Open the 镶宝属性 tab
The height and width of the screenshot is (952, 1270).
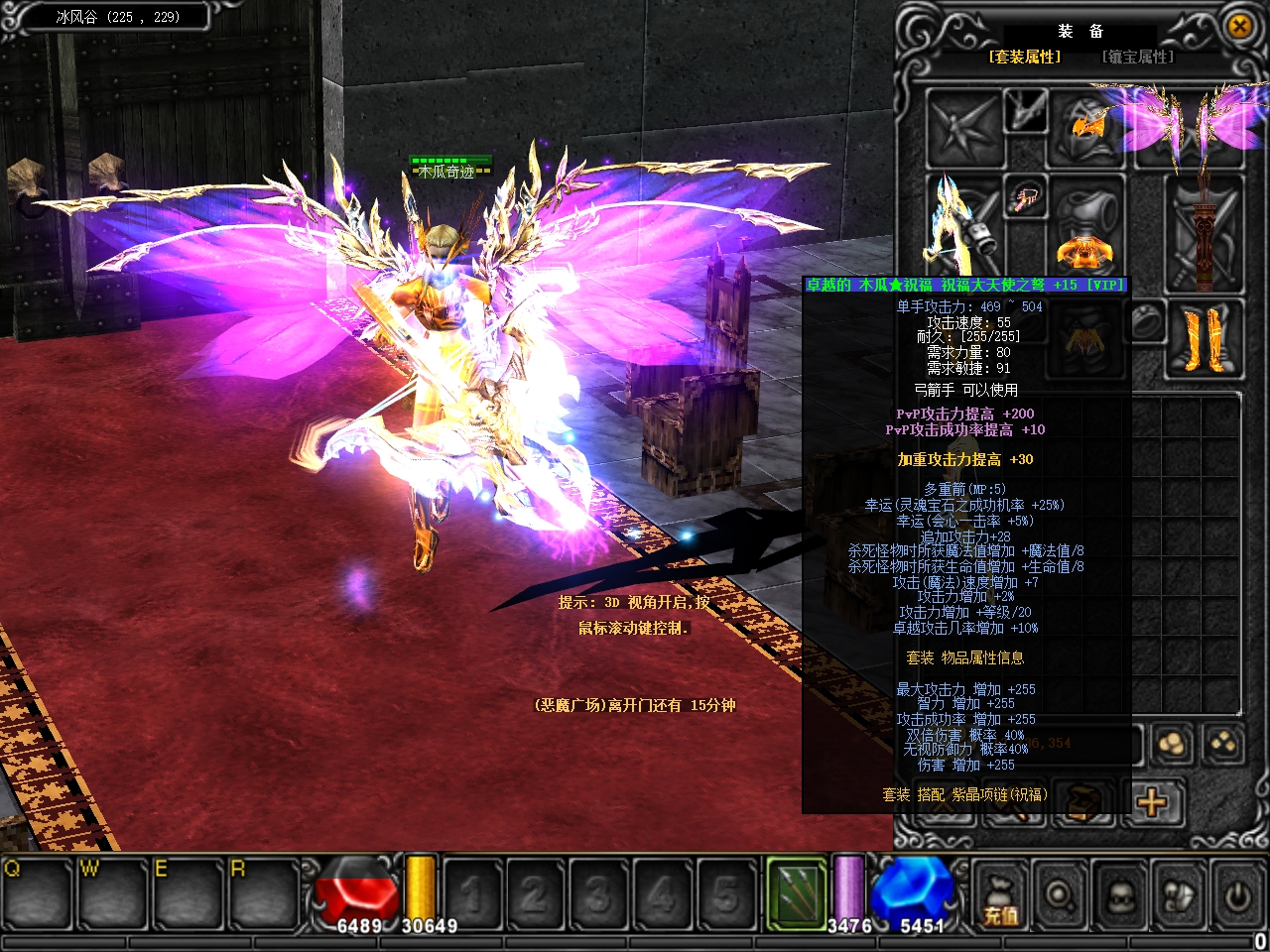1138,58
